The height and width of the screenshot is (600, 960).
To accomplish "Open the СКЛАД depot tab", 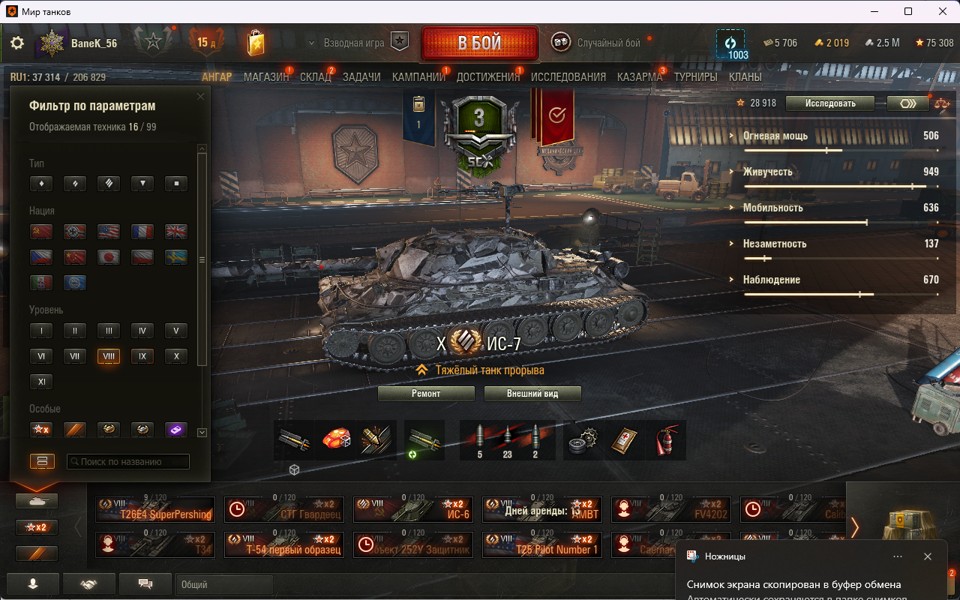I will 315,77.
